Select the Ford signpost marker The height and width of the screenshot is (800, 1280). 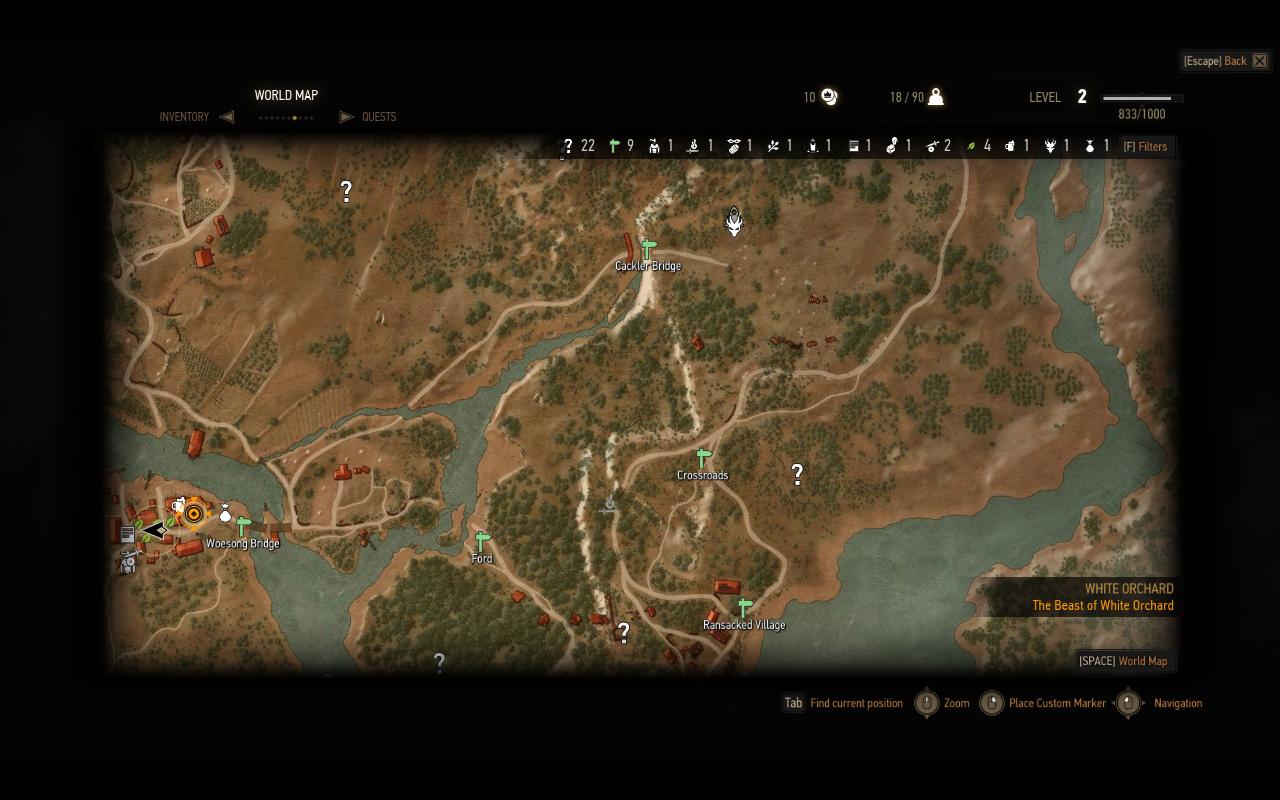482,541
